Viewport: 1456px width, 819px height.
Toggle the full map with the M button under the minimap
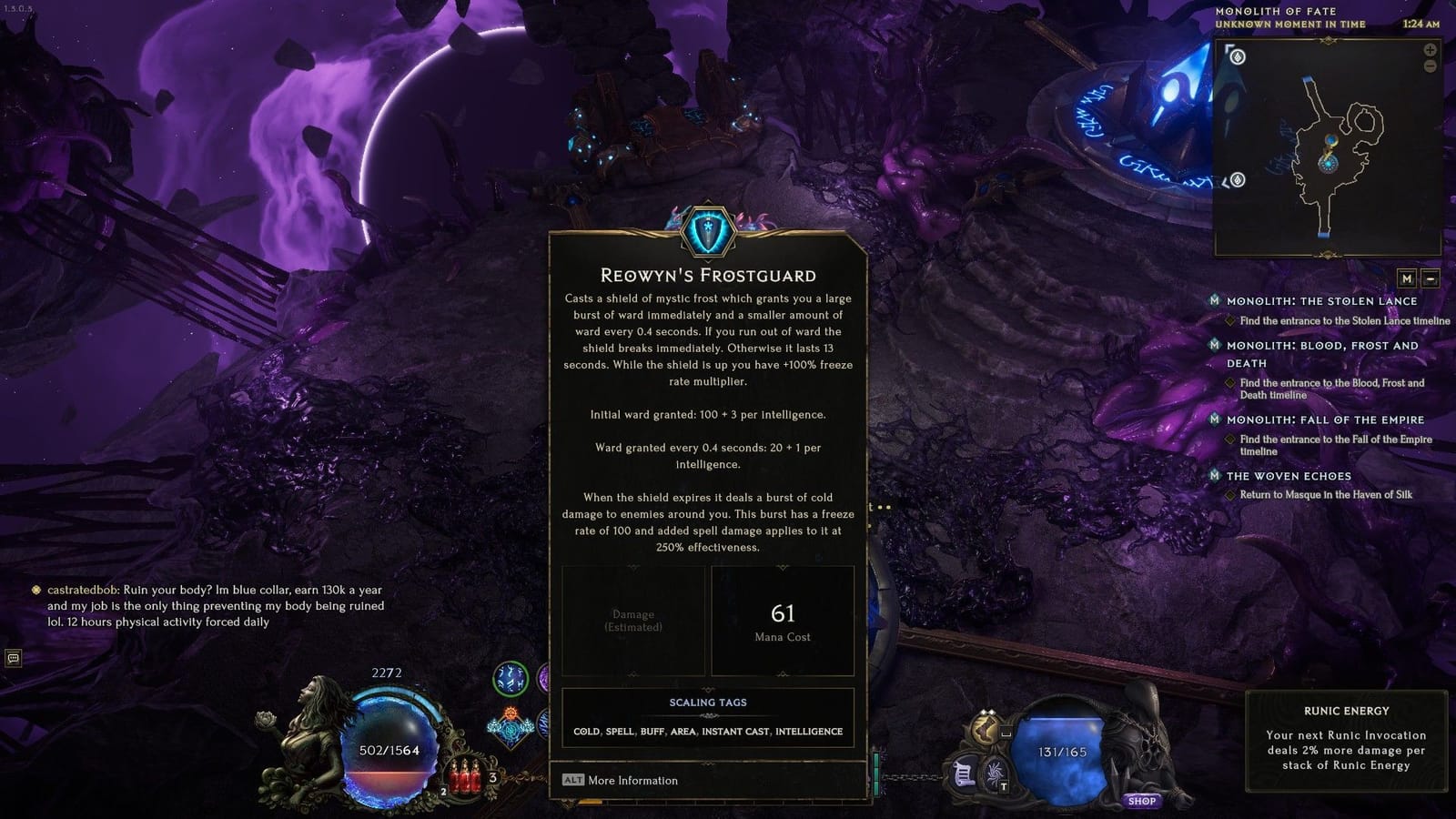tap(1407, 278)
